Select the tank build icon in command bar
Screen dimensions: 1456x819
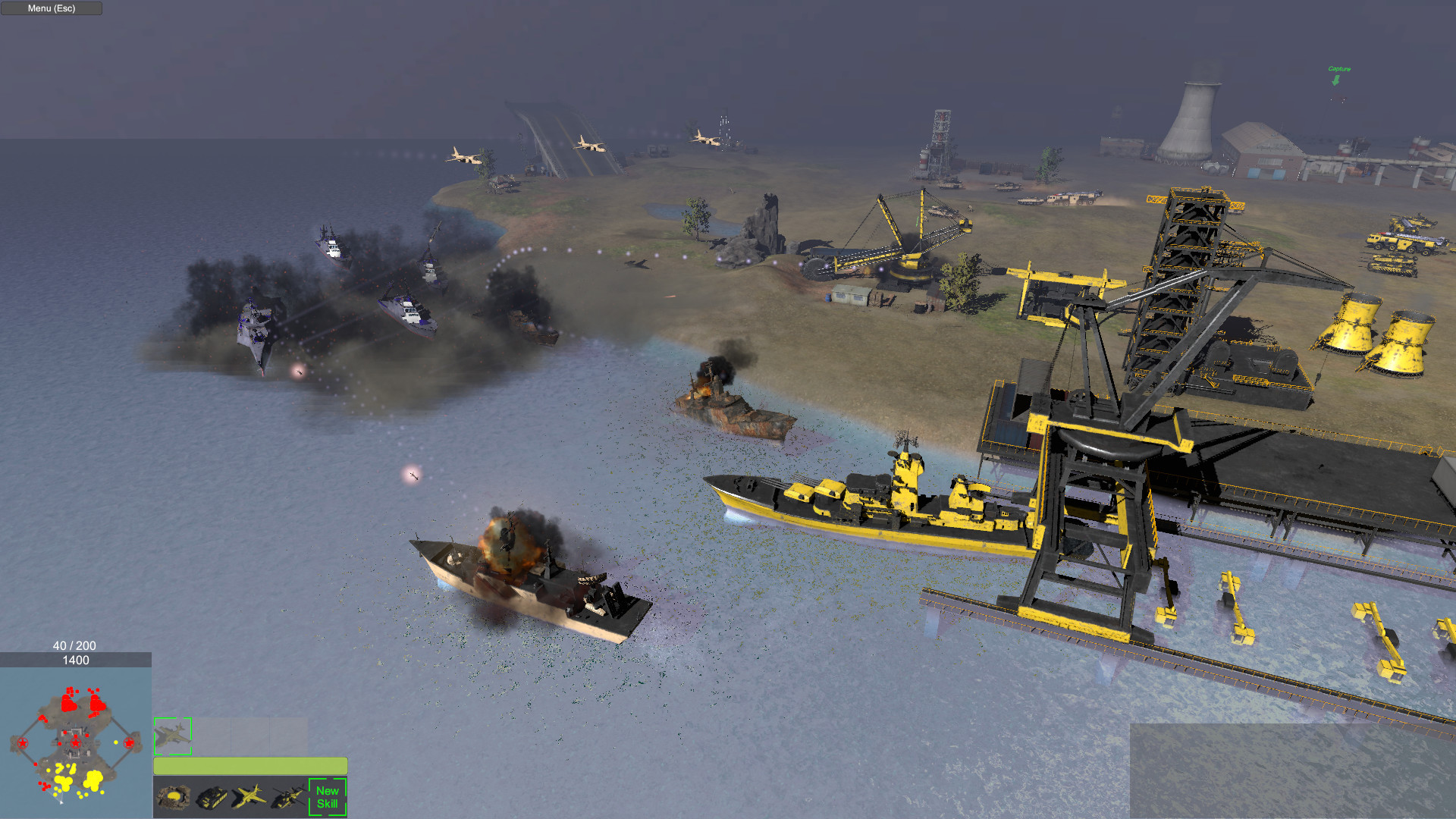211,799
